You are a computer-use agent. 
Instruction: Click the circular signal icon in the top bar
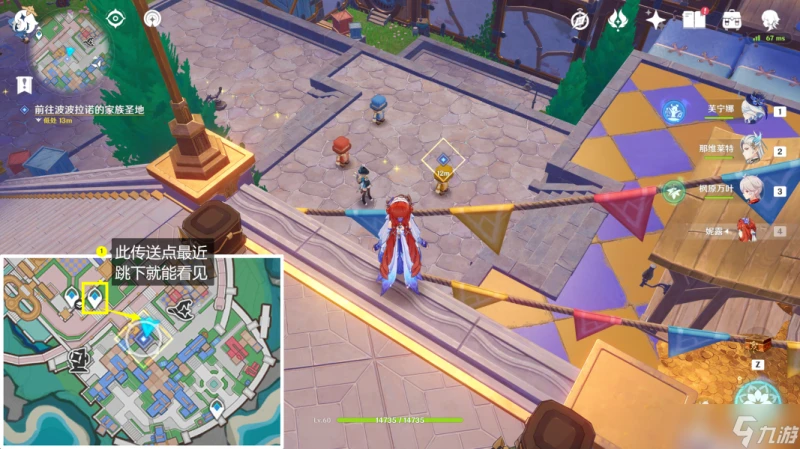pyautogui.click(x=151, y=18)
